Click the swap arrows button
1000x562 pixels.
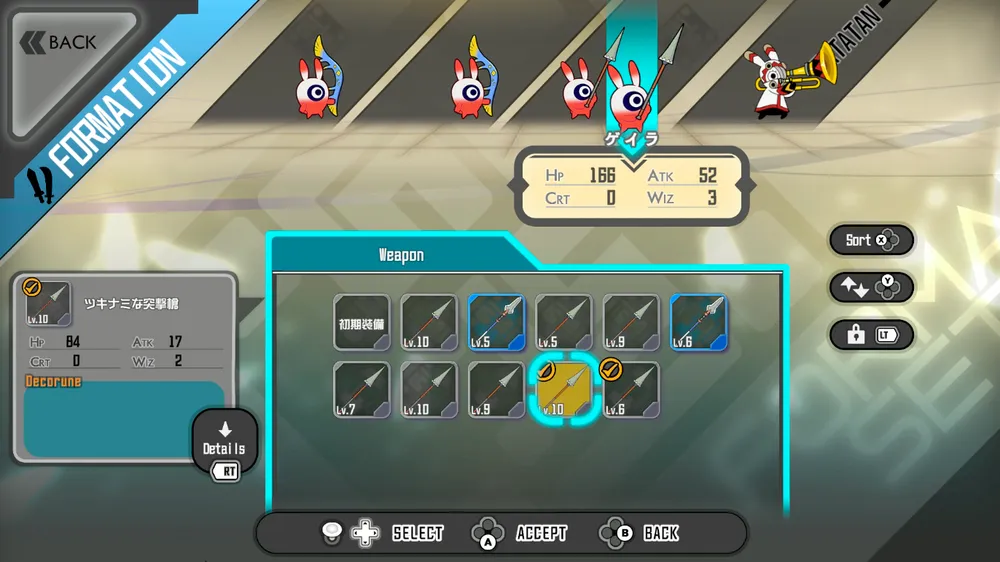coord(870,287)
